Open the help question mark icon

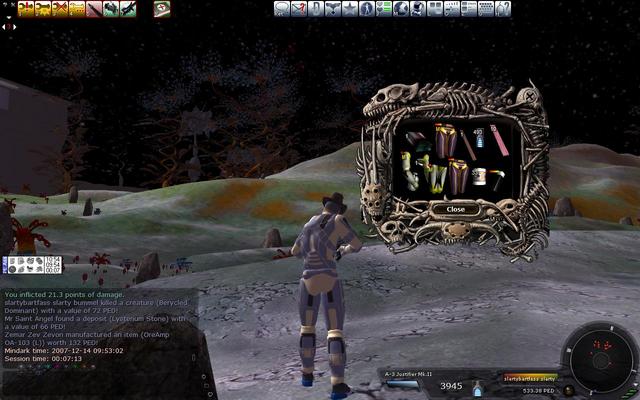pyautogui.click(x=503, y=8)
